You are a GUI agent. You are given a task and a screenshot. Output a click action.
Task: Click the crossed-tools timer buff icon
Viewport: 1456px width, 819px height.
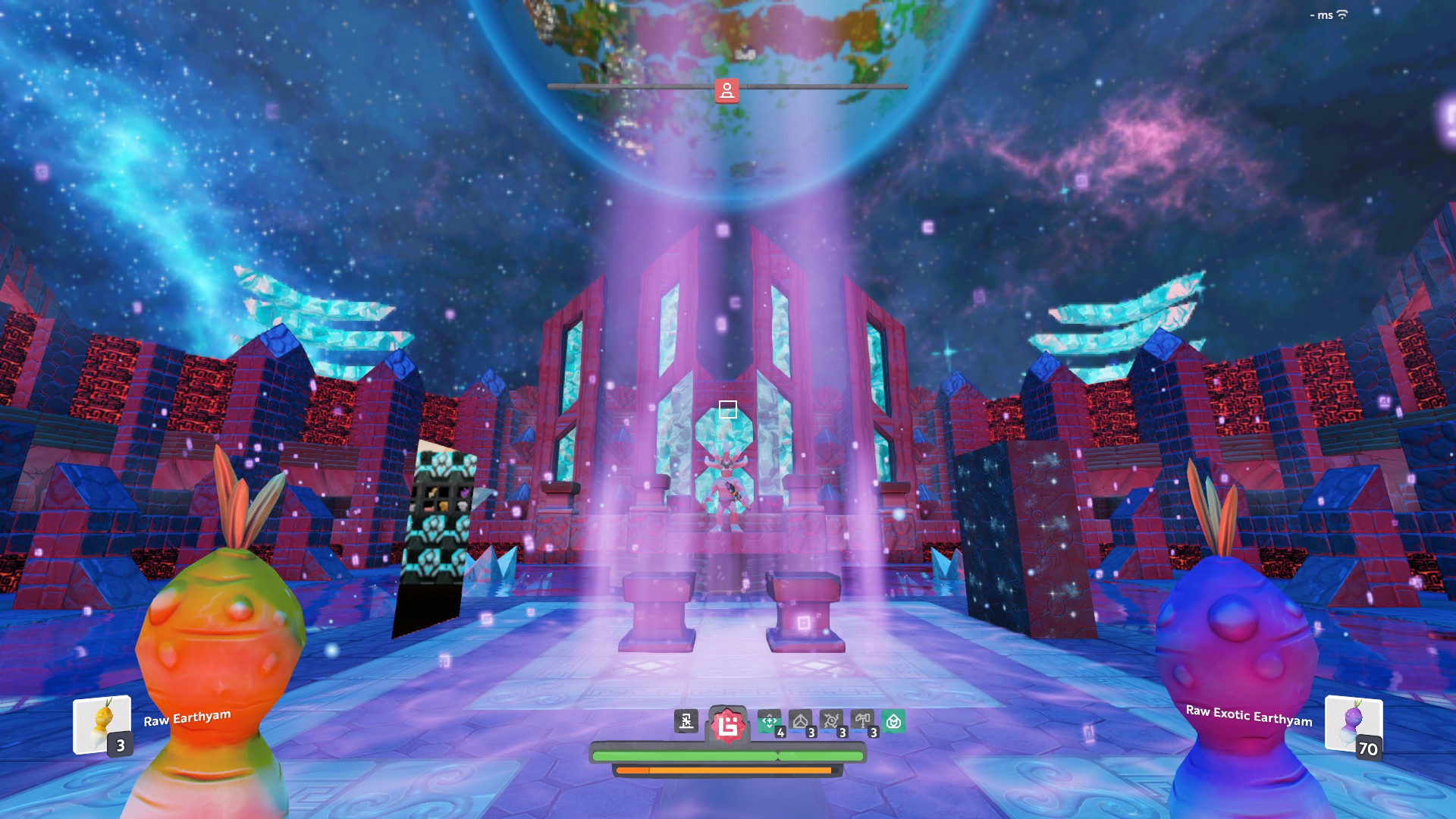click(x=831, y=721)
